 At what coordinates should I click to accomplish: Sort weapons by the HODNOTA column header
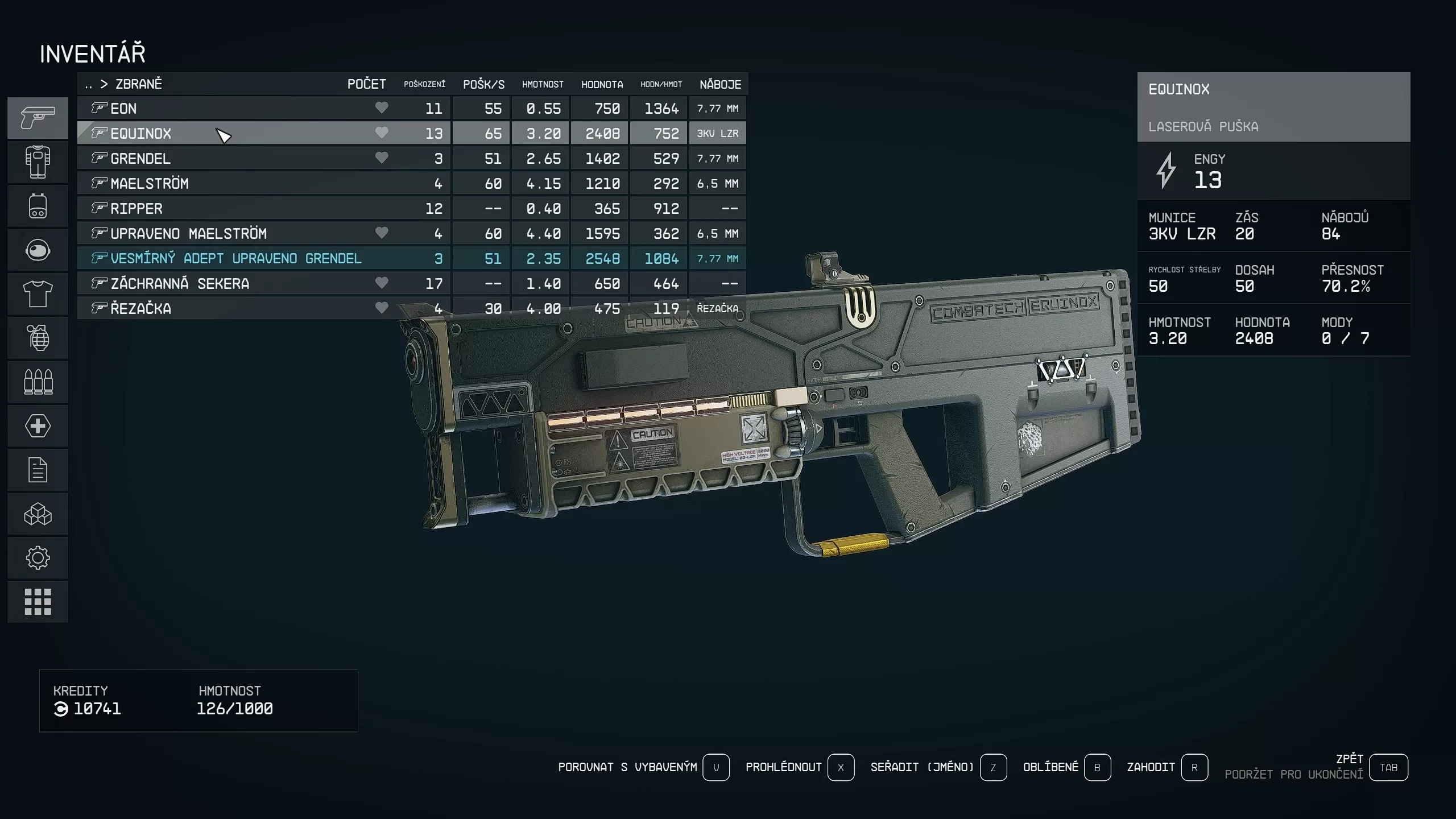(x=601, y=84)
